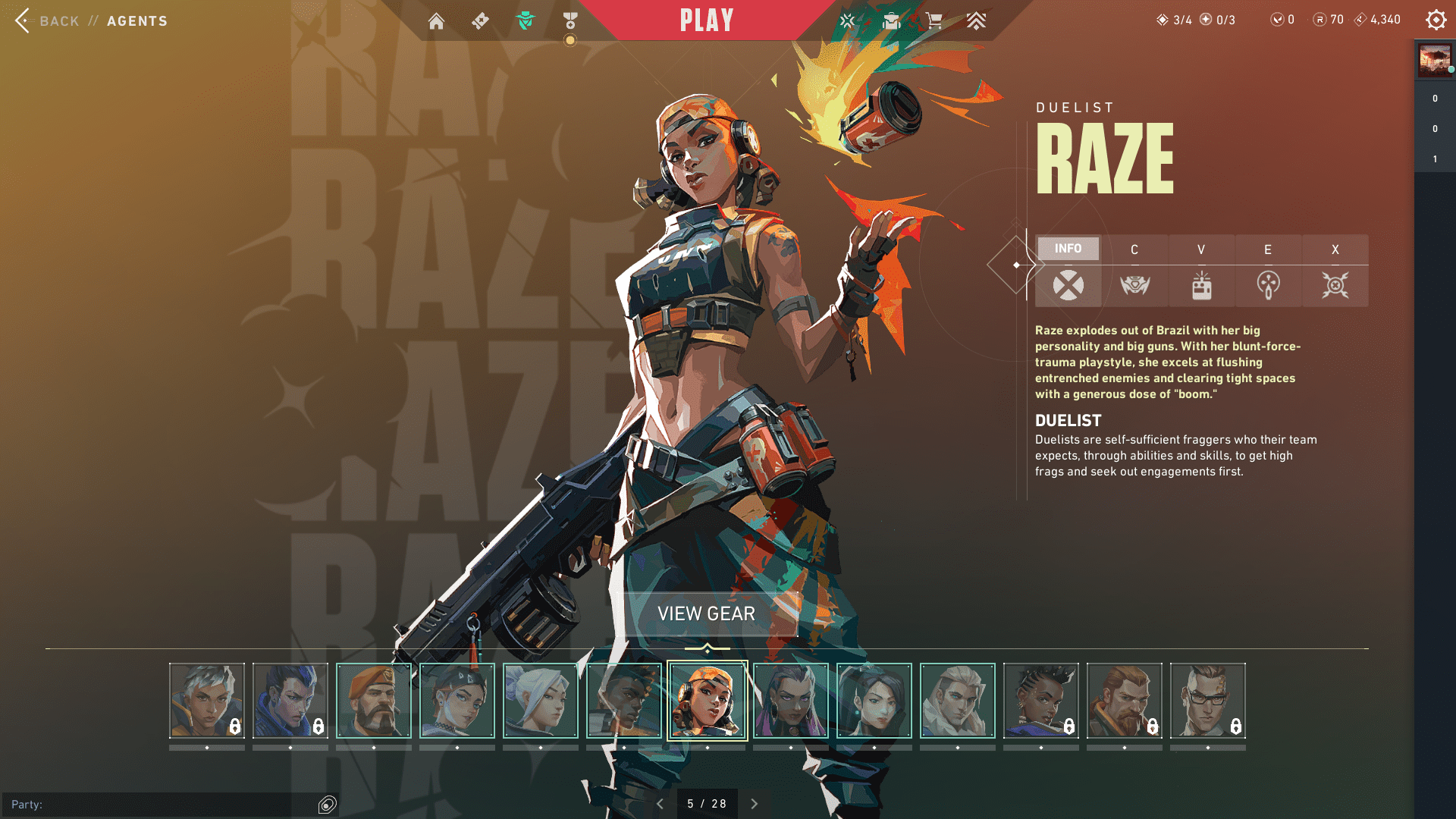Image resolution: width=1456 pixels, height=819 pixels.
Task: Open the settings gear icon
Action: 1436,20
